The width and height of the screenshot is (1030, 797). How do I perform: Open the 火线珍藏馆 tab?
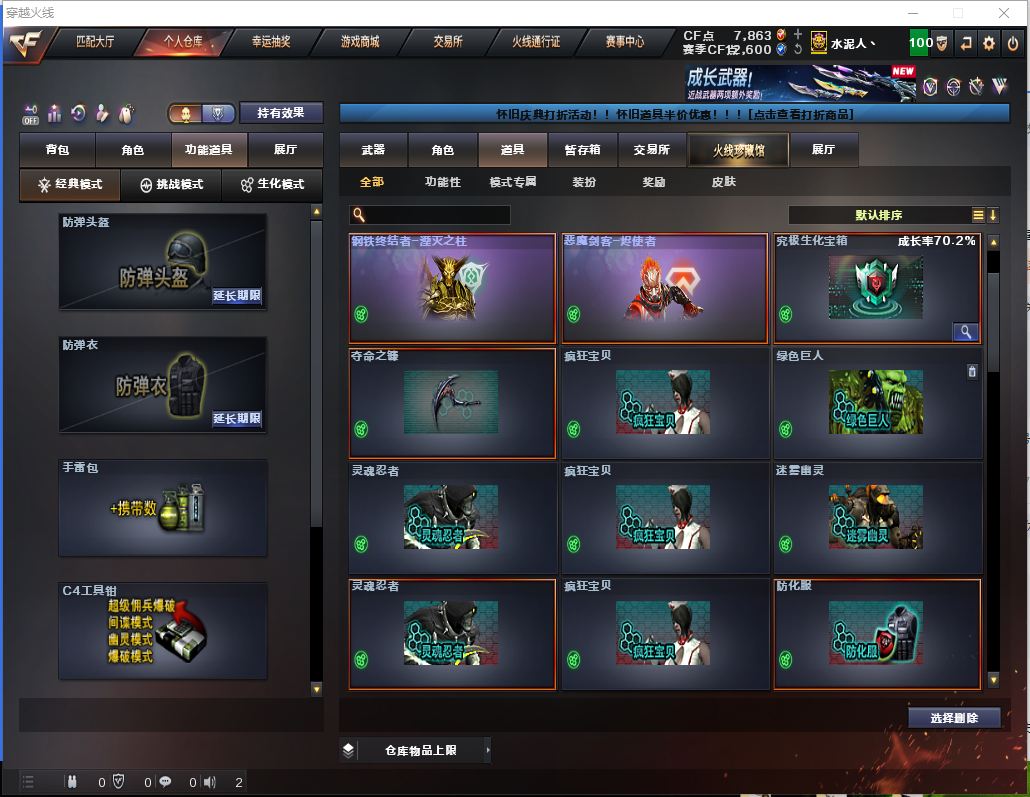pyautogui.click(x=738, y=150)
